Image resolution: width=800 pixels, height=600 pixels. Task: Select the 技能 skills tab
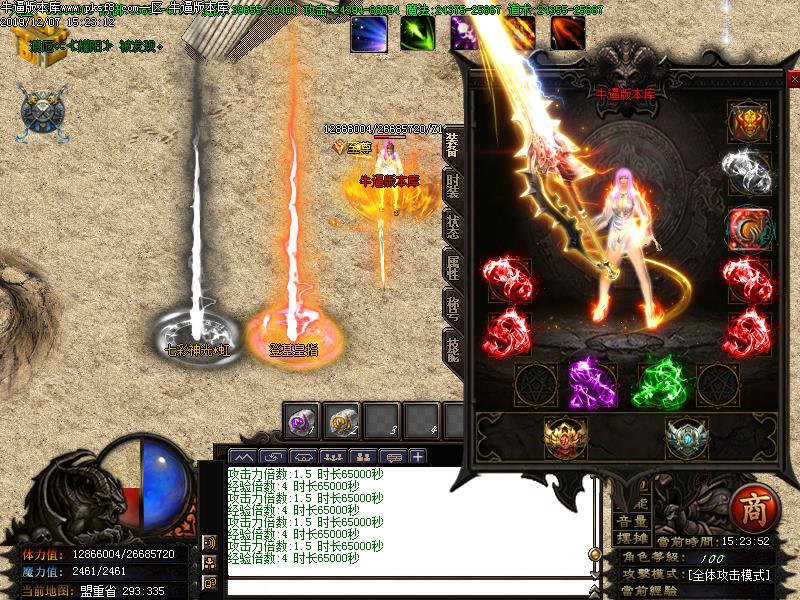click(452, 345)
